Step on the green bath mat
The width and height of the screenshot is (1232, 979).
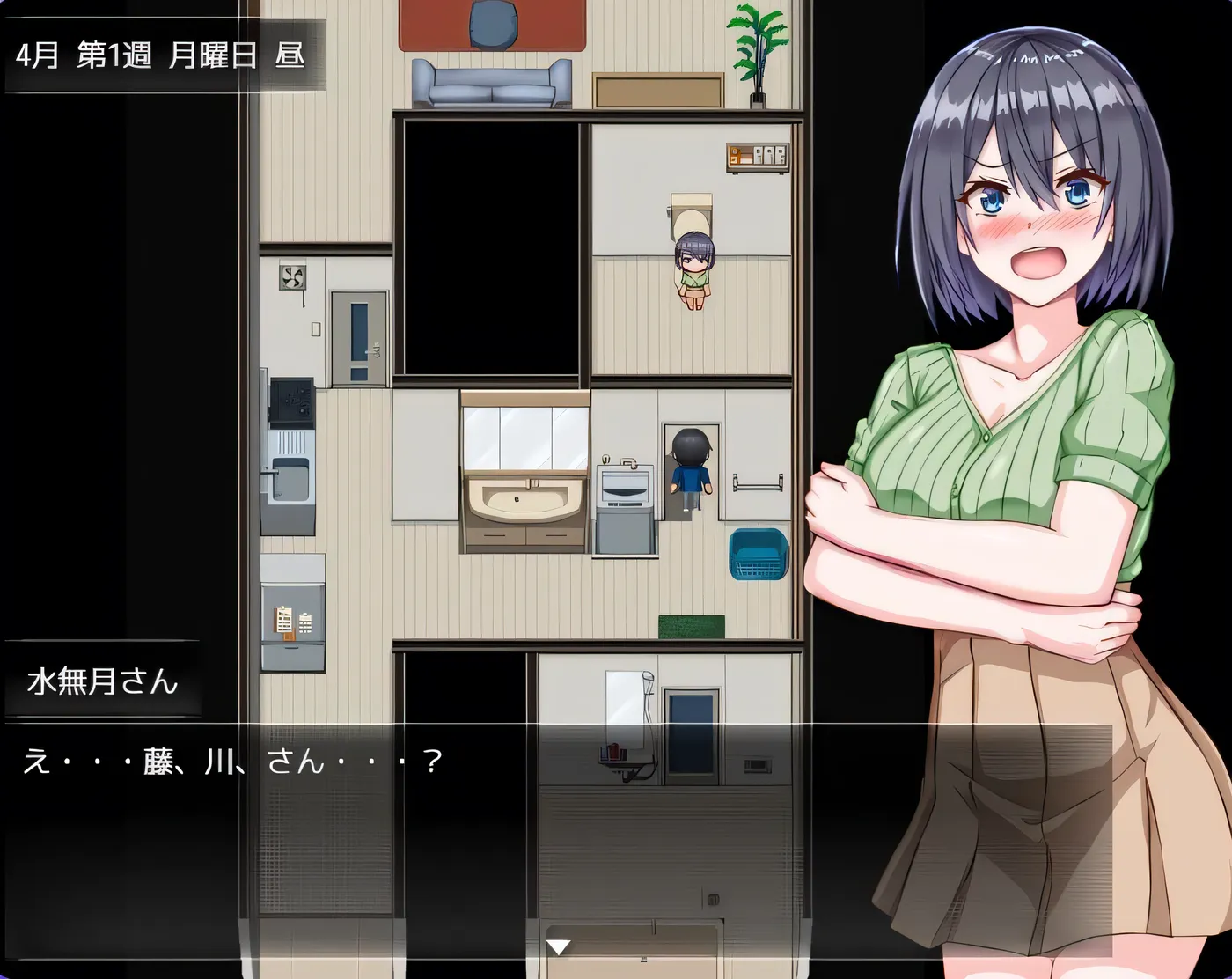tap(691, 625)
